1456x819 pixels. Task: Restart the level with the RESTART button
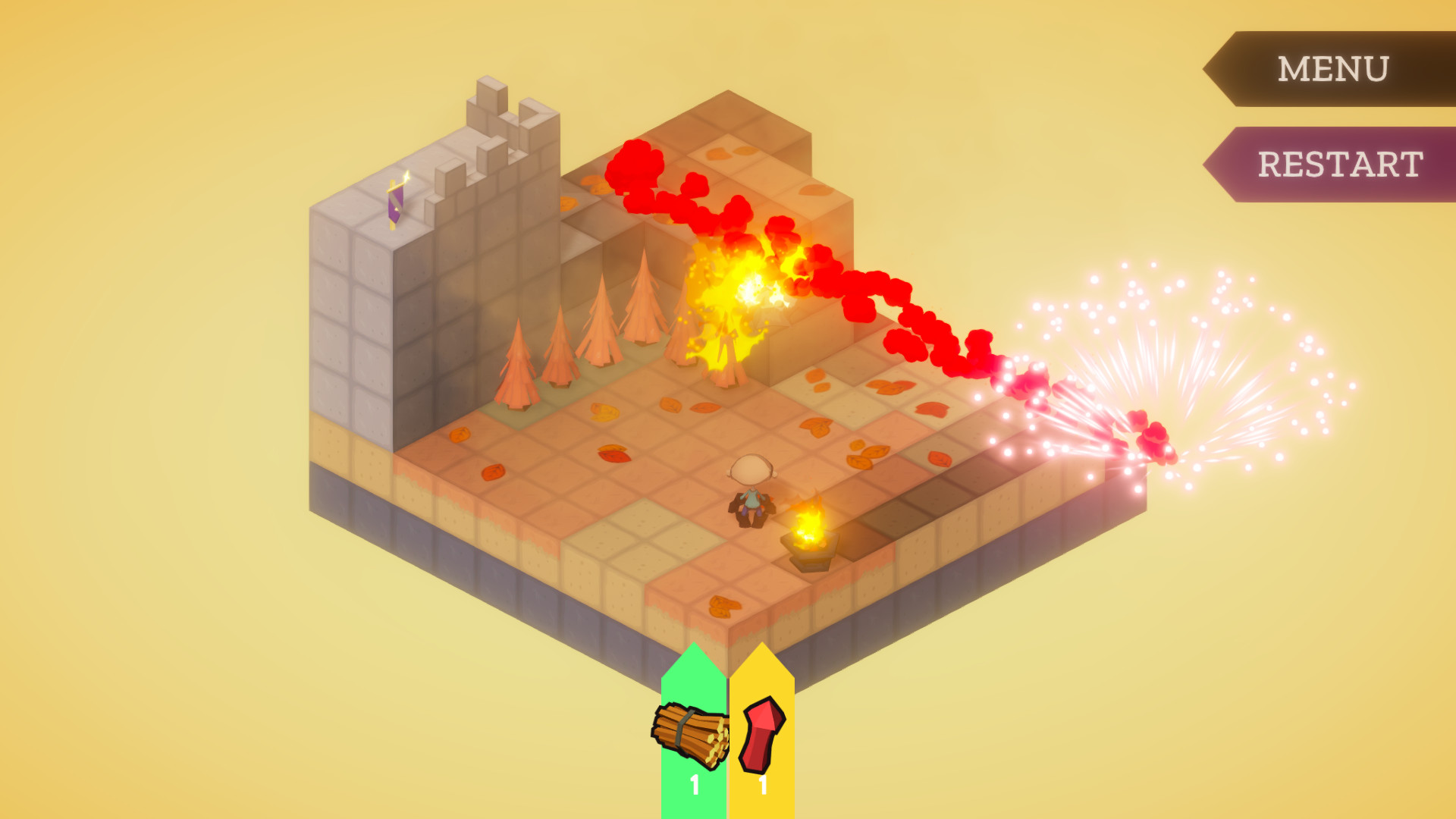point(1342,164)
